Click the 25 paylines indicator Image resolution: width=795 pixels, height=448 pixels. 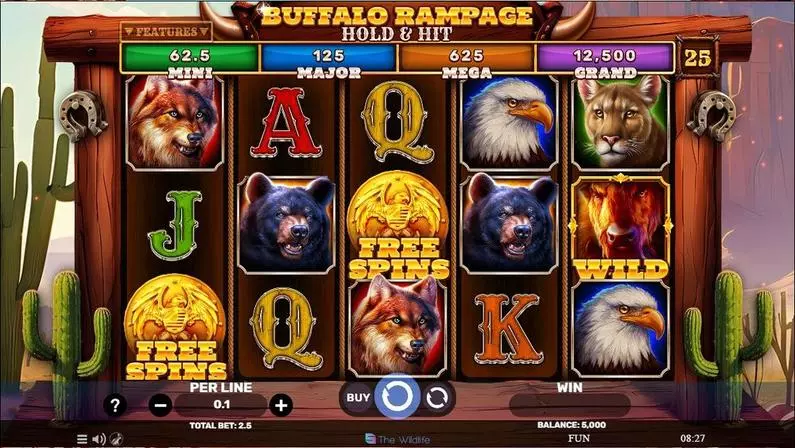697,58
